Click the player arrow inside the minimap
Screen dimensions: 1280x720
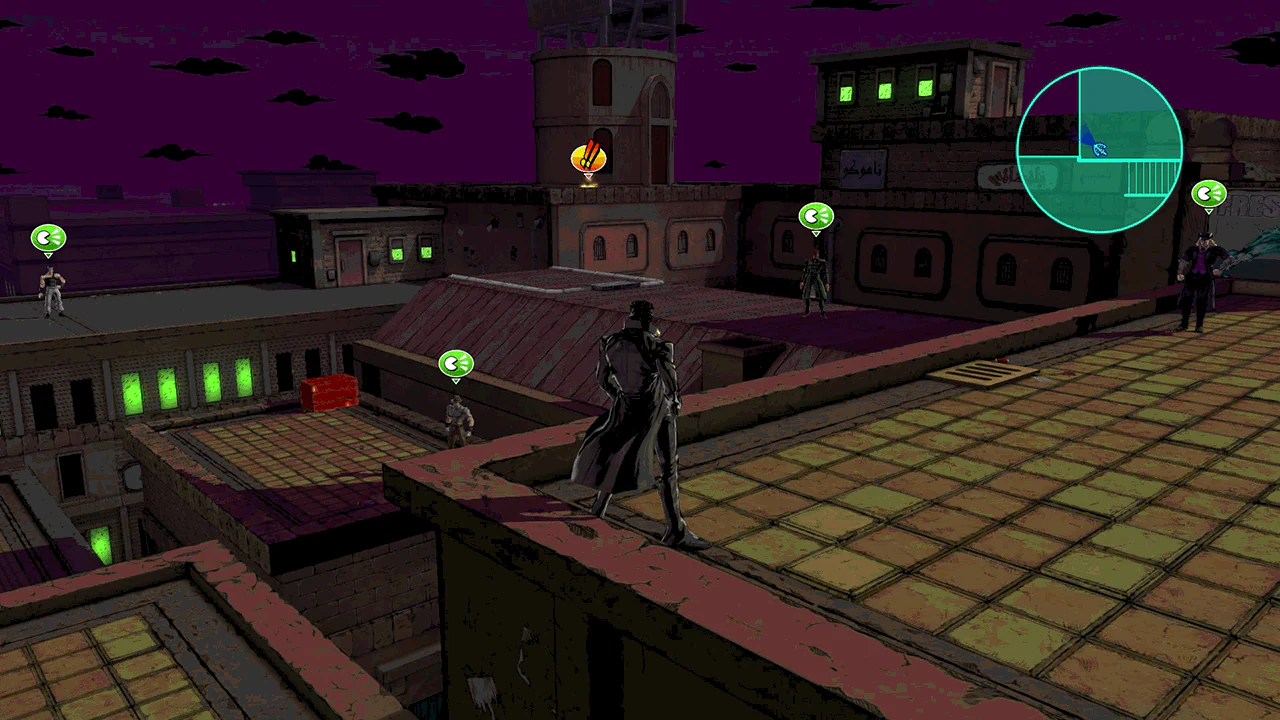(1098, 148)
